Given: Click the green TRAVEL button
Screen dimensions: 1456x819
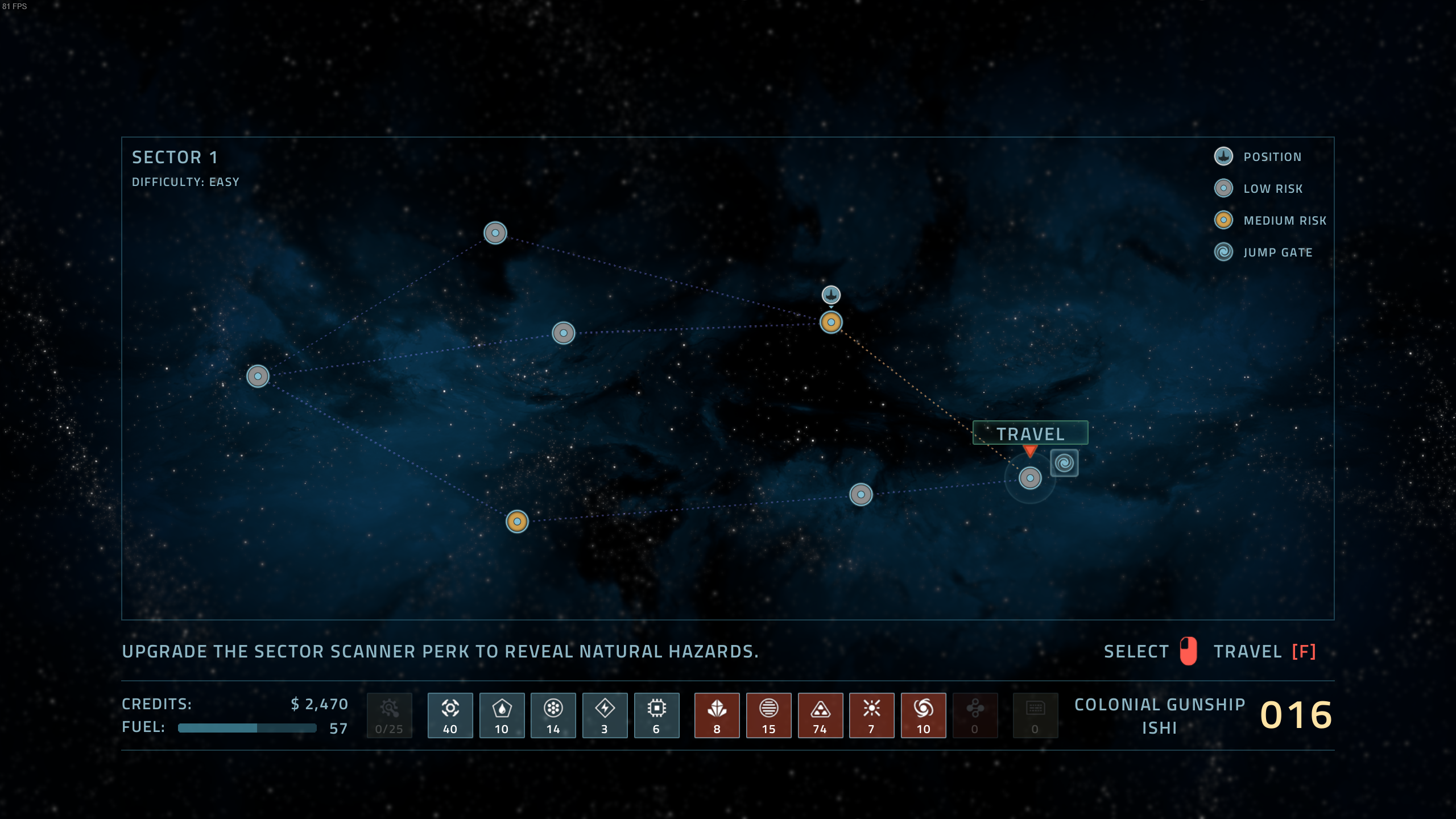Looking at the screenshot, I should (x=1030, y=433).
